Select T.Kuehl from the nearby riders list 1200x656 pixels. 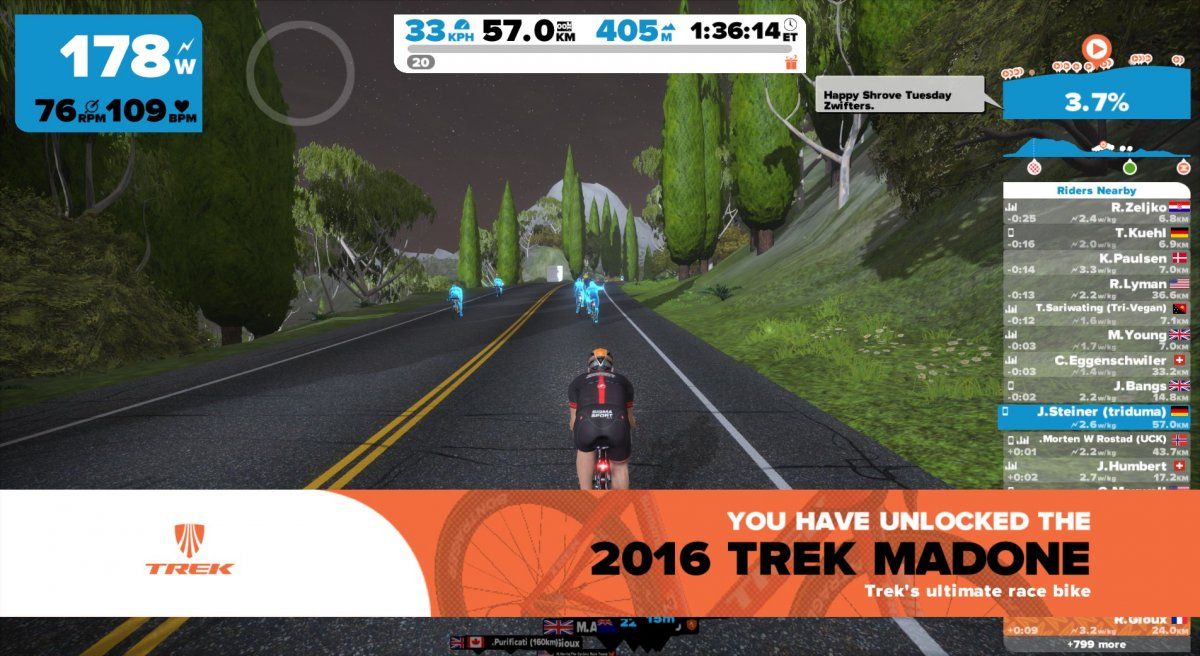coord(1096,238)
